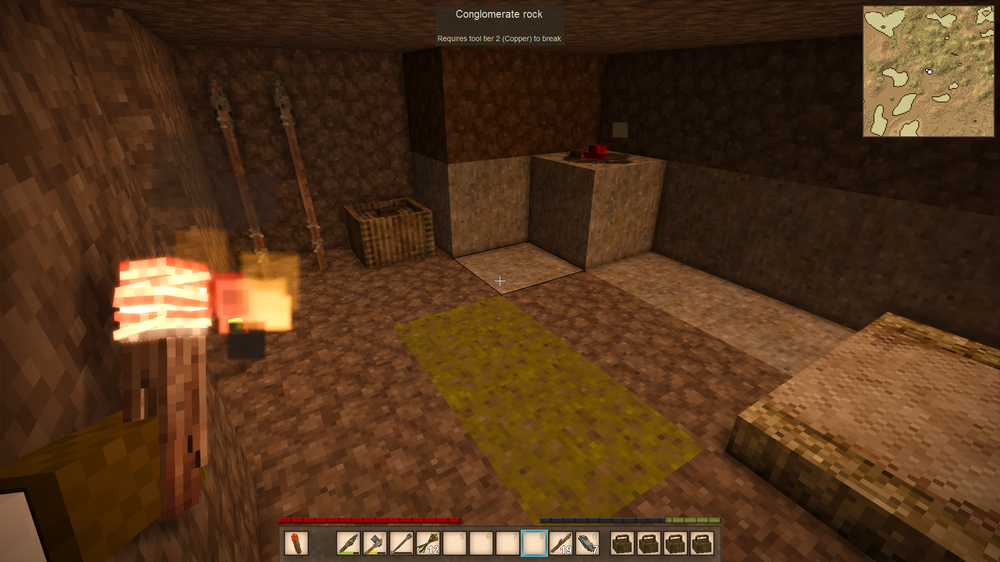The width and height of the screenshot is (1000, 562).
Task: Select the torch in the offhand slot
Action: (x=296, y=543)
